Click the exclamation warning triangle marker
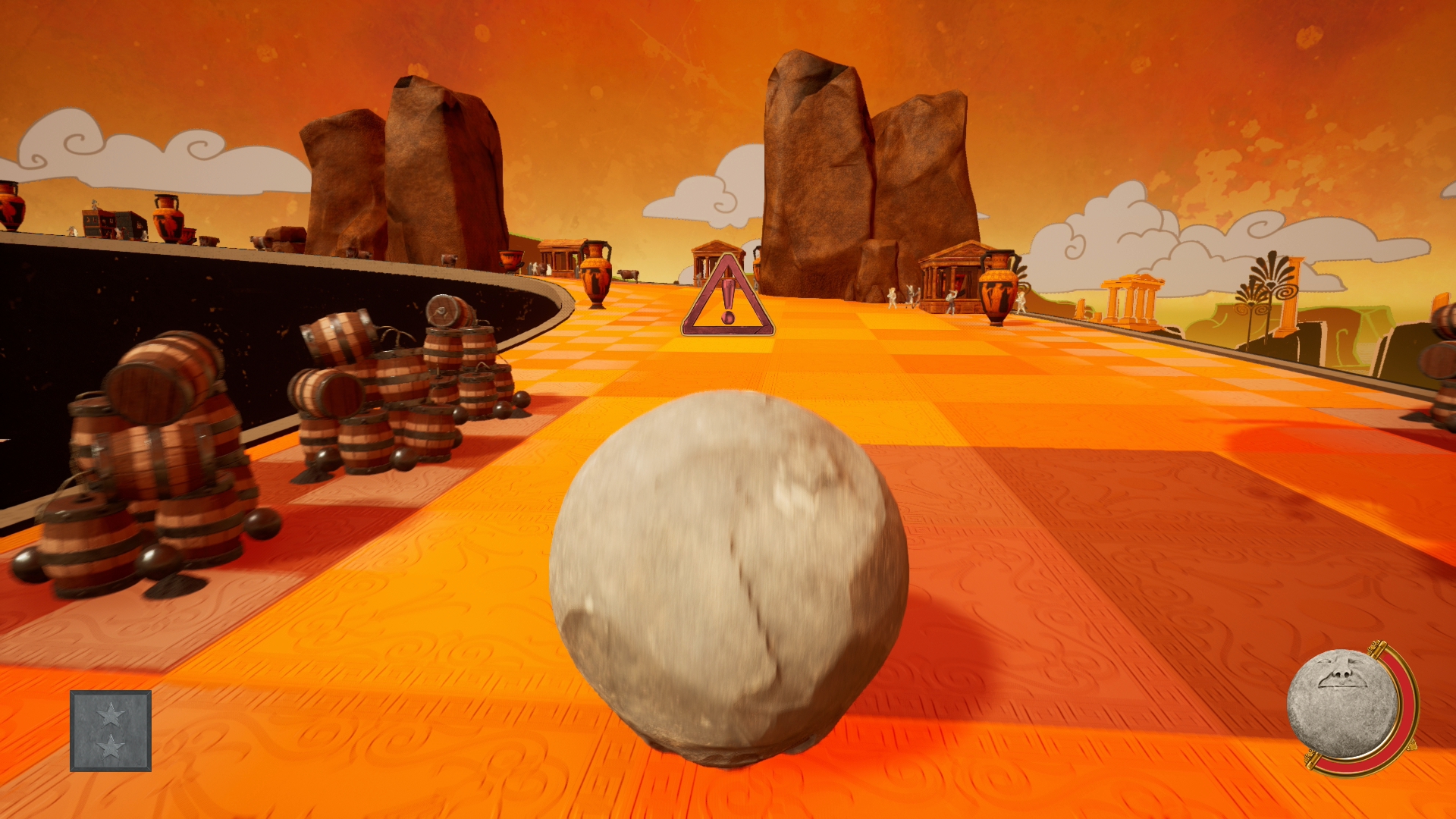Screen dimensions: 1456x819 click(728, 300)
